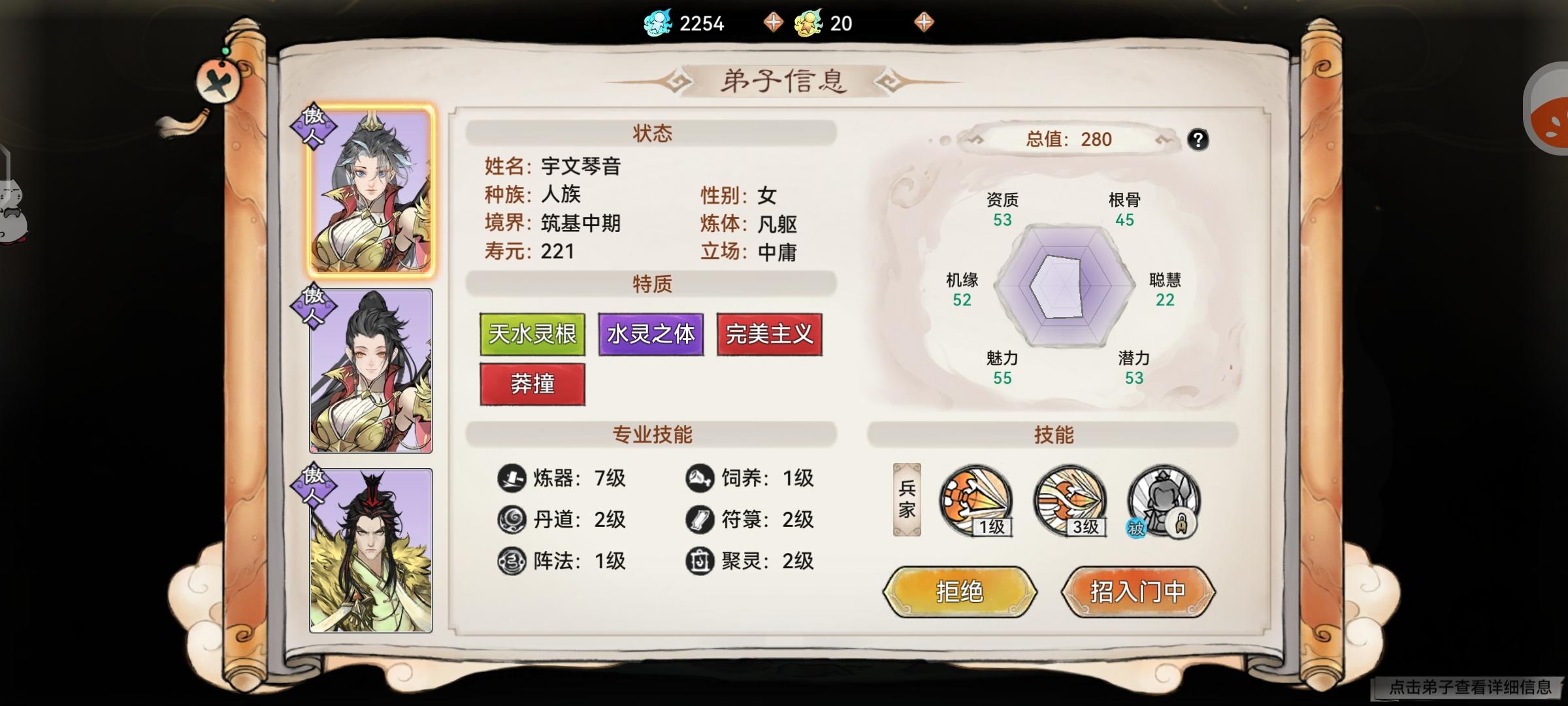
Task: Open the help question mark near 总值 280
Action: tap(1199, 139)
